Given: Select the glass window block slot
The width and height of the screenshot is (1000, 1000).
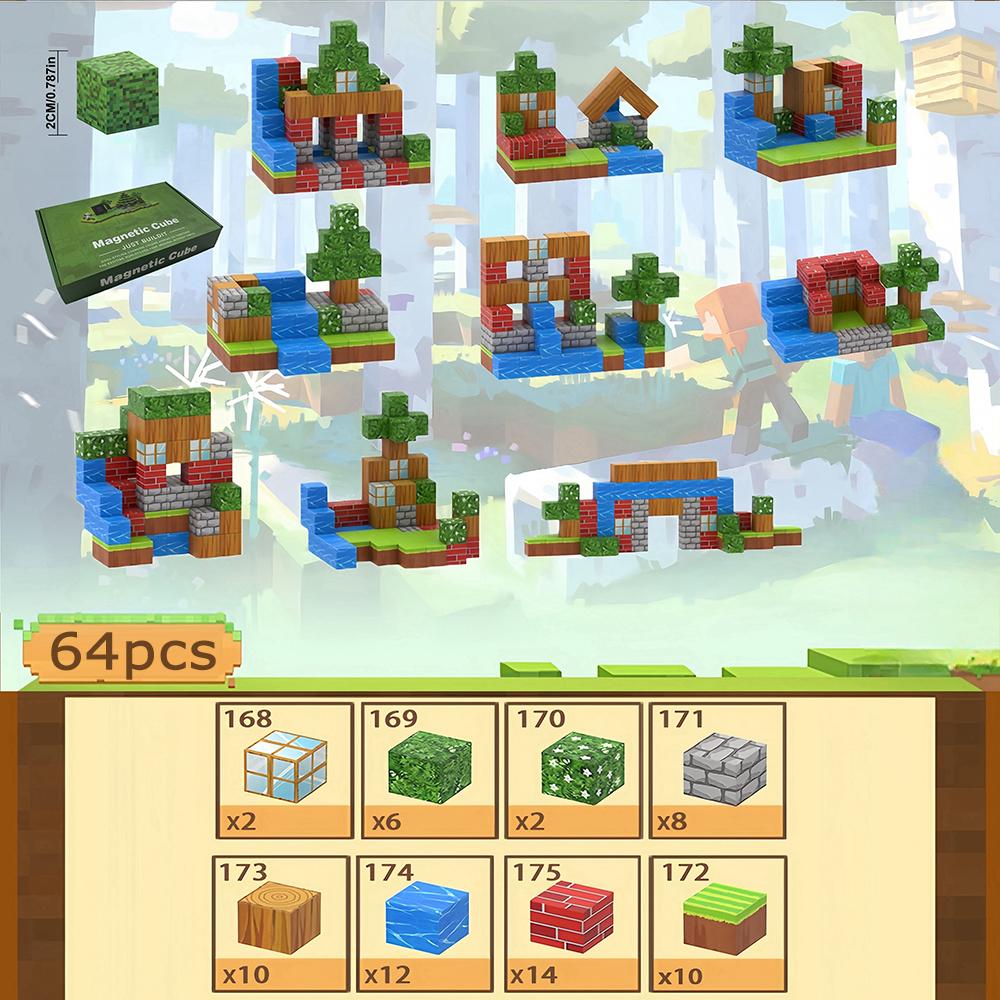Looking at the screenshot, I should click(285, 770).
